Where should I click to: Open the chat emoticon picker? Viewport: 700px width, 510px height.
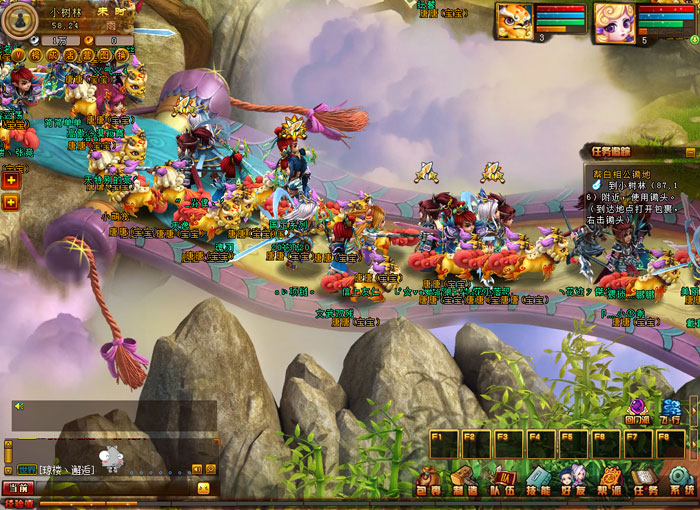pyautogui.click(x=203, y=488)
